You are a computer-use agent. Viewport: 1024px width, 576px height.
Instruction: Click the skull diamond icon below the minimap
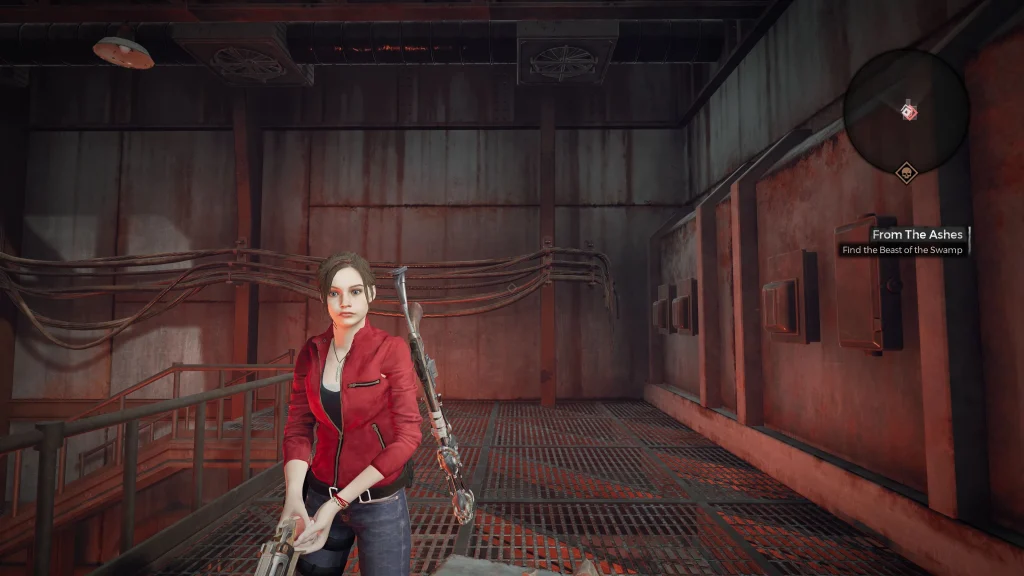[907, 174]
